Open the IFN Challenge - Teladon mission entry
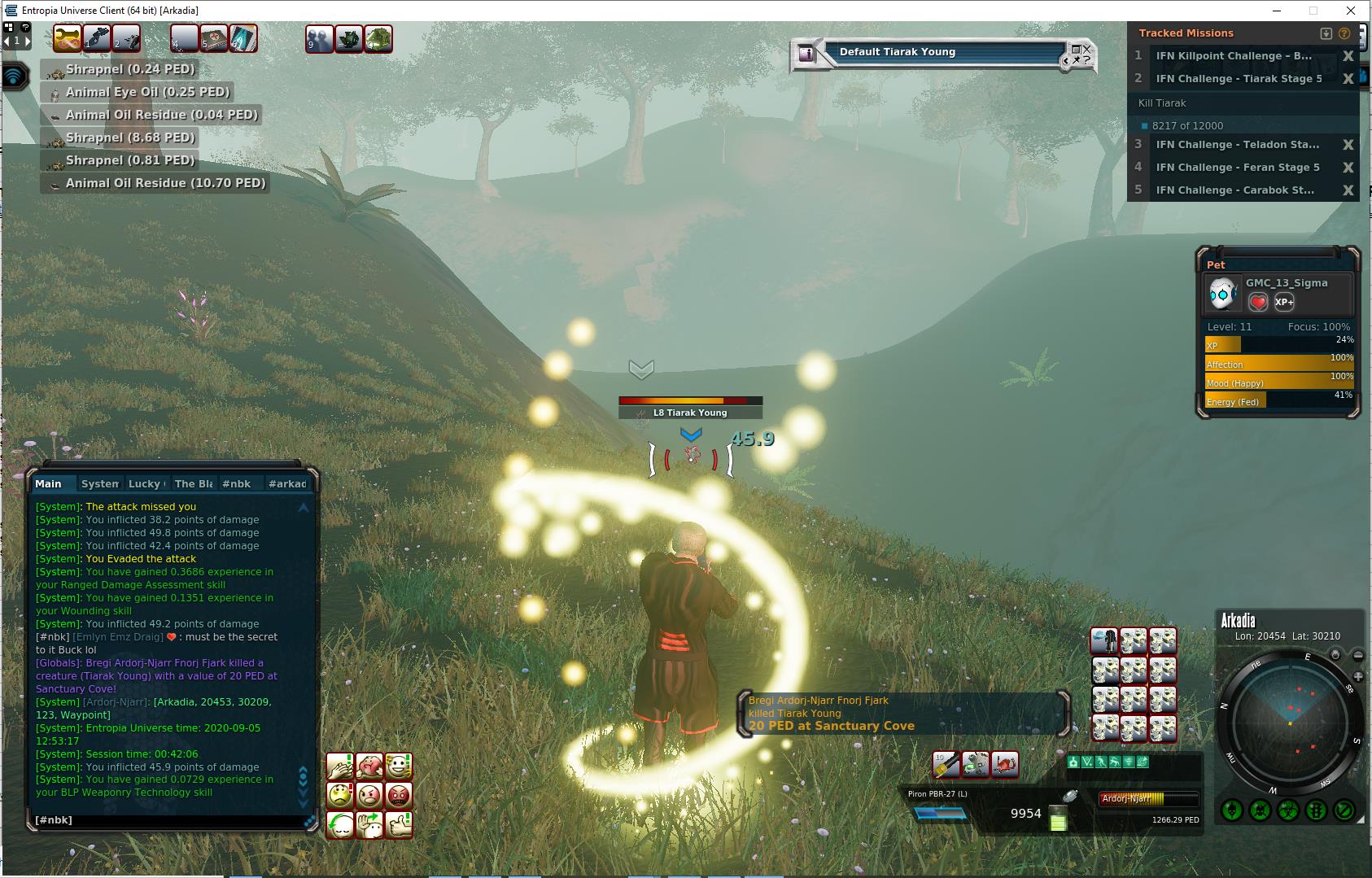This screenshot has width=1372, height=878. point(1237,145)
